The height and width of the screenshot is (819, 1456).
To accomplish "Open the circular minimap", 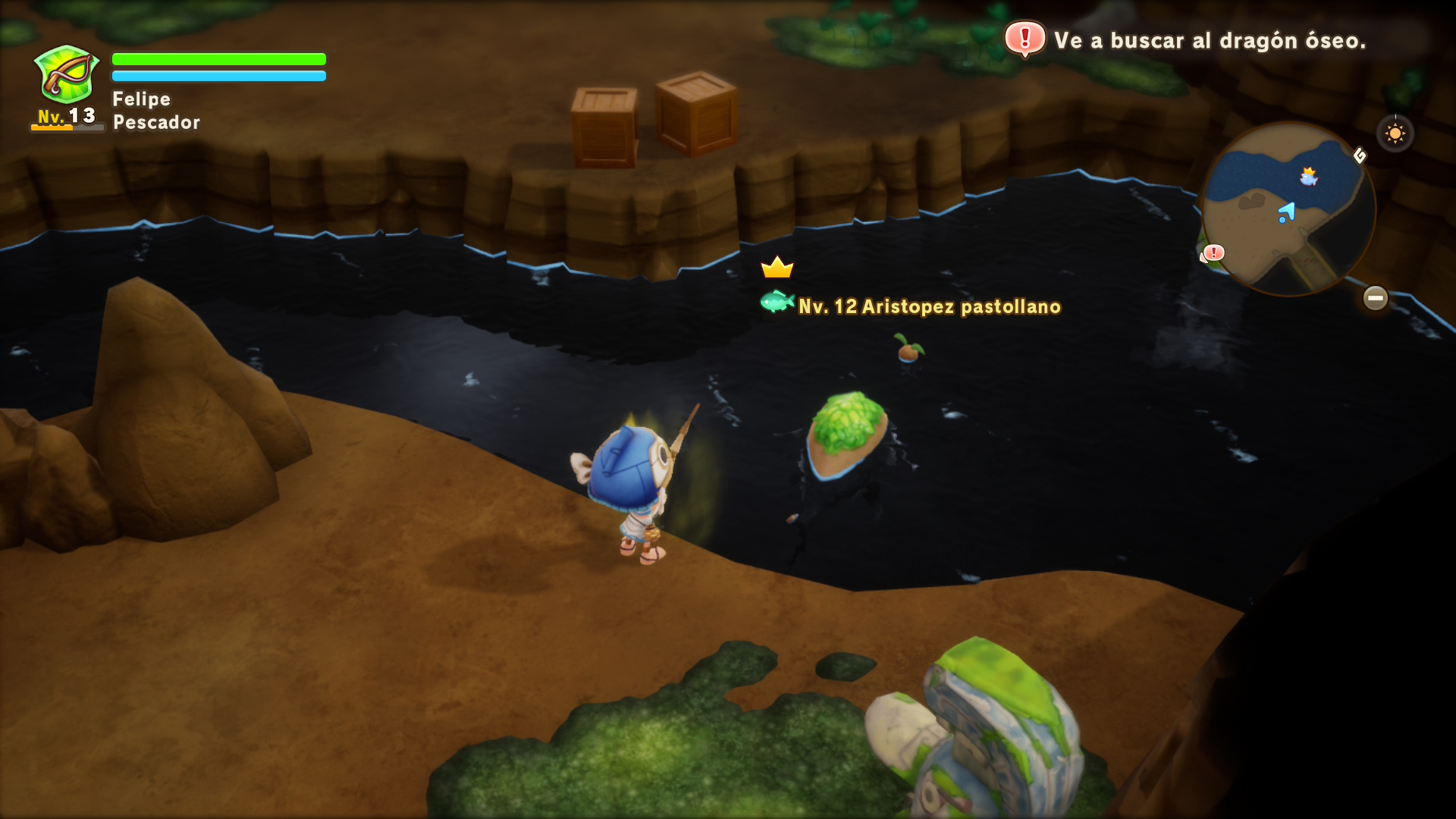I will [1288, 209].
